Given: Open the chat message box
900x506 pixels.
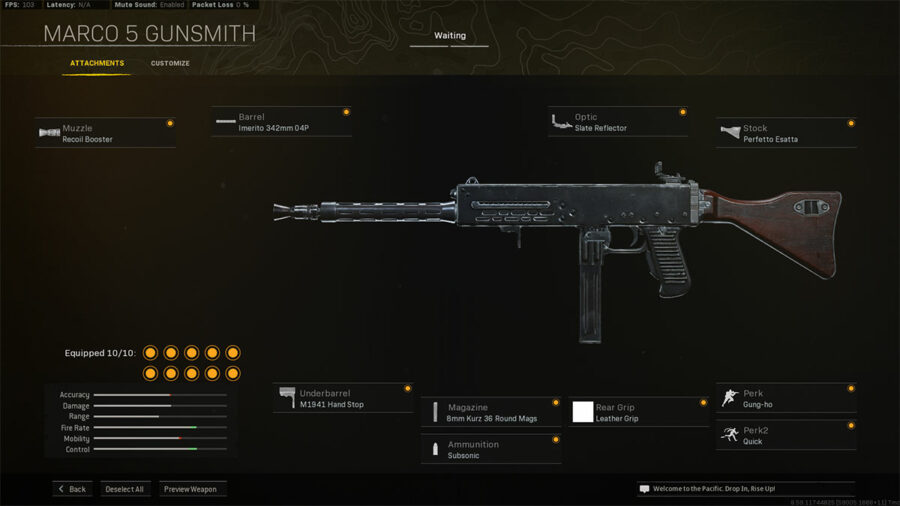Looking at the screenshot, I should pos(745,489).
